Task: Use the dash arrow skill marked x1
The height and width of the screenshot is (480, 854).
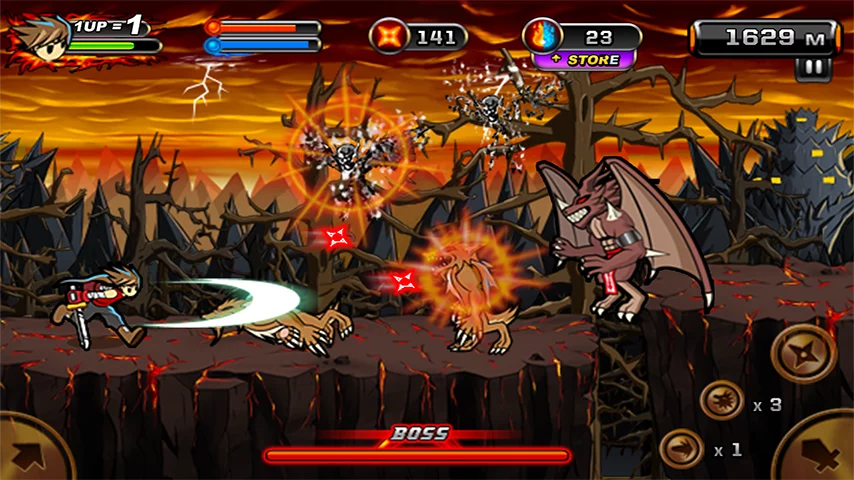Action: coord(682,448)
